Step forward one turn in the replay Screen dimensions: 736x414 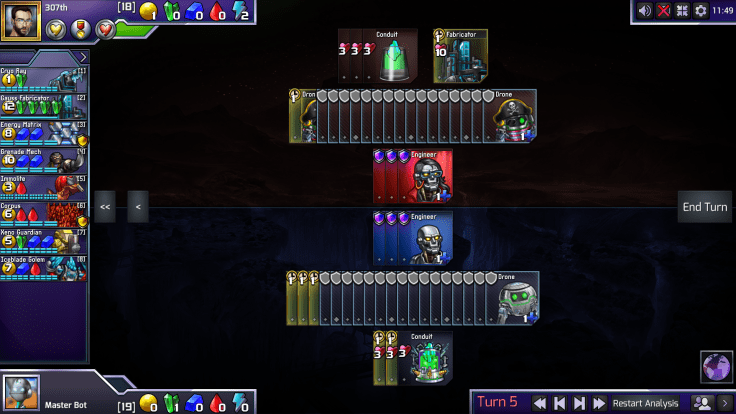click(579, 403)
